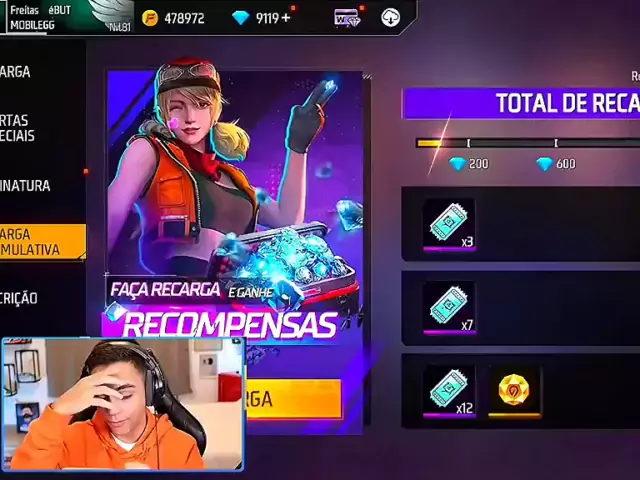The height and width of the screenshot is (480, 640).
Task: Select the x12 ticket reward
Action: 448,391
